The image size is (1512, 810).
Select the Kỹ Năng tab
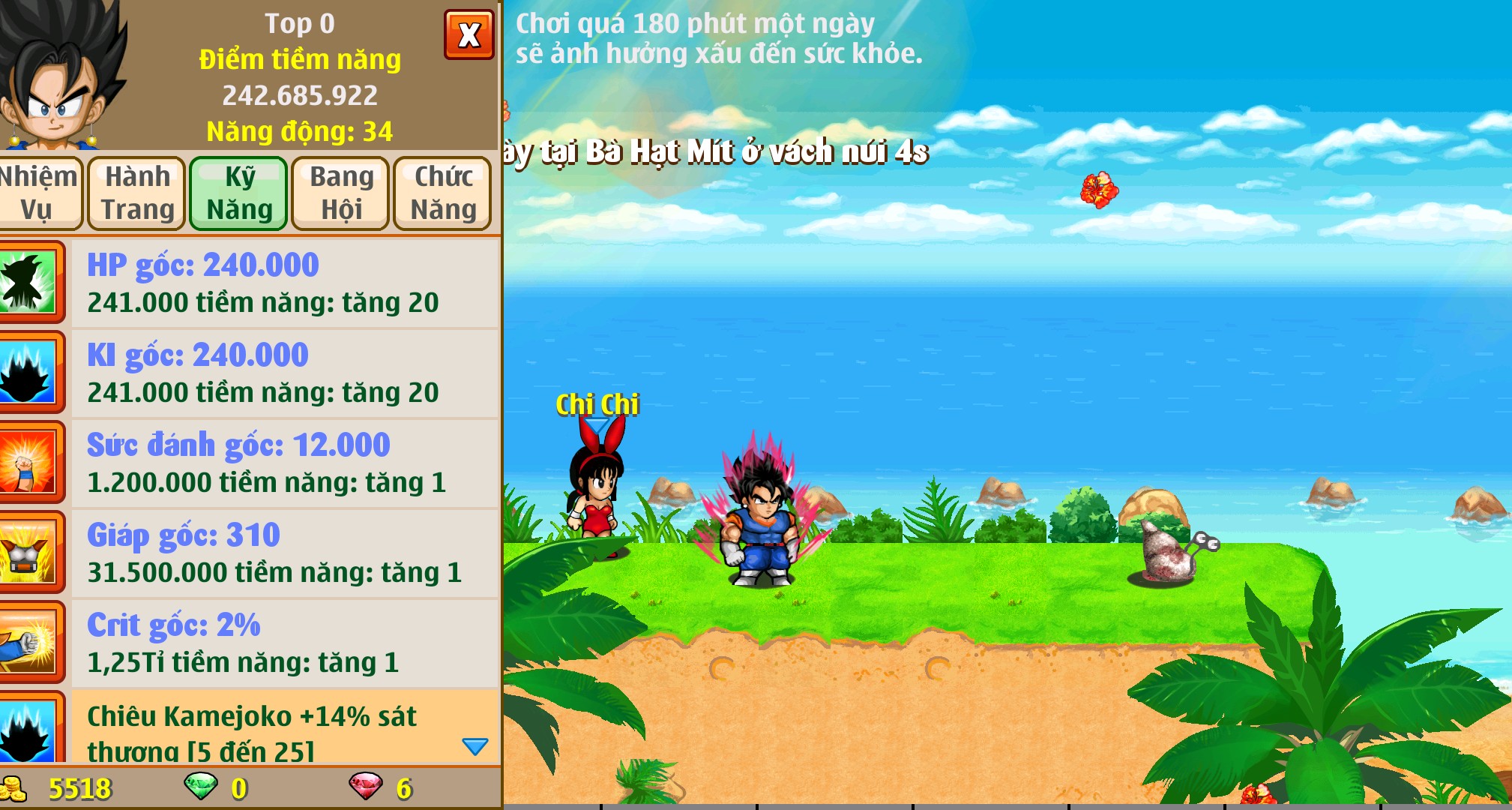[x=239, y=193]
